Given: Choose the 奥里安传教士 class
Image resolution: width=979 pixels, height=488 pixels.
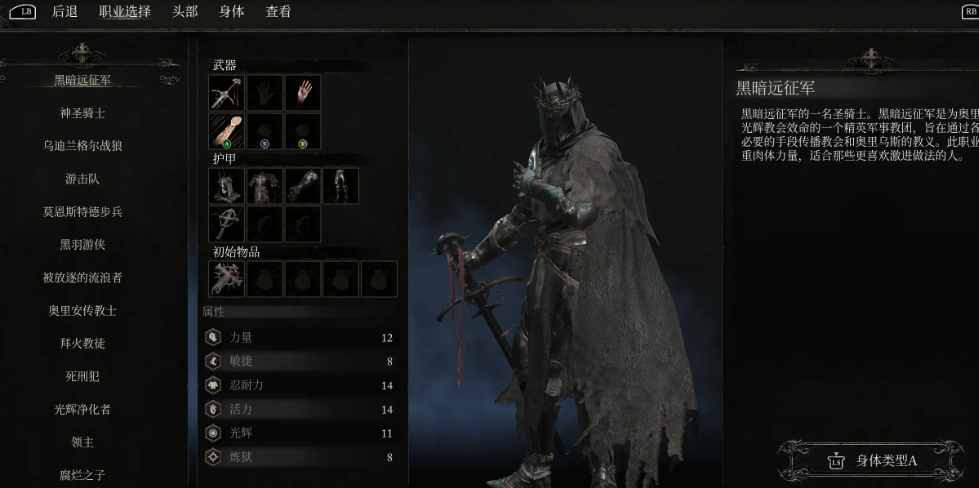Looking at the screenshot, I should (x=83, y=310).
